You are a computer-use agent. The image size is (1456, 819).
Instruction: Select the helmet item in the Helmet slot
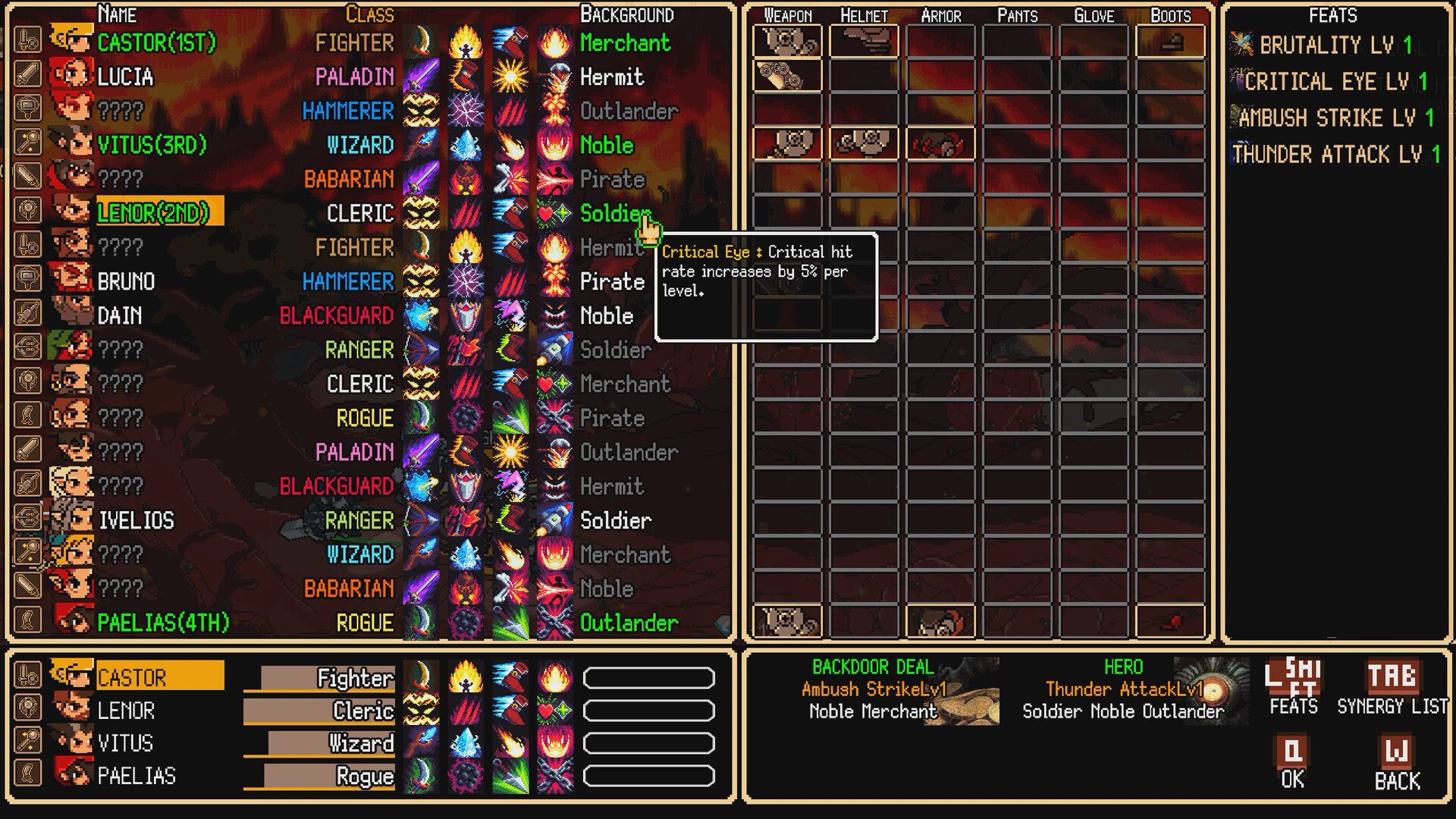point(863,42)
